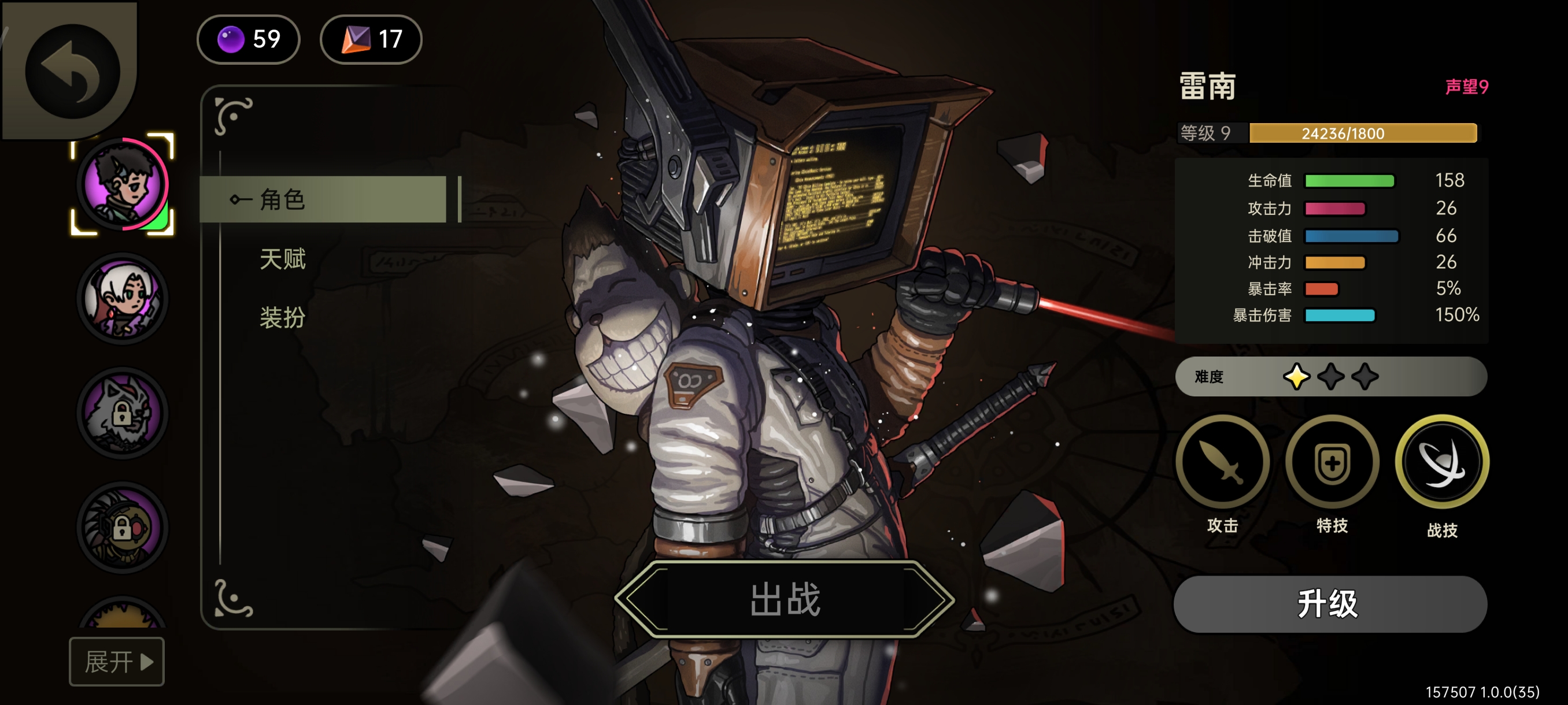Expand the character list with 展开
The image size is (1568, 705).
point(116,661)
